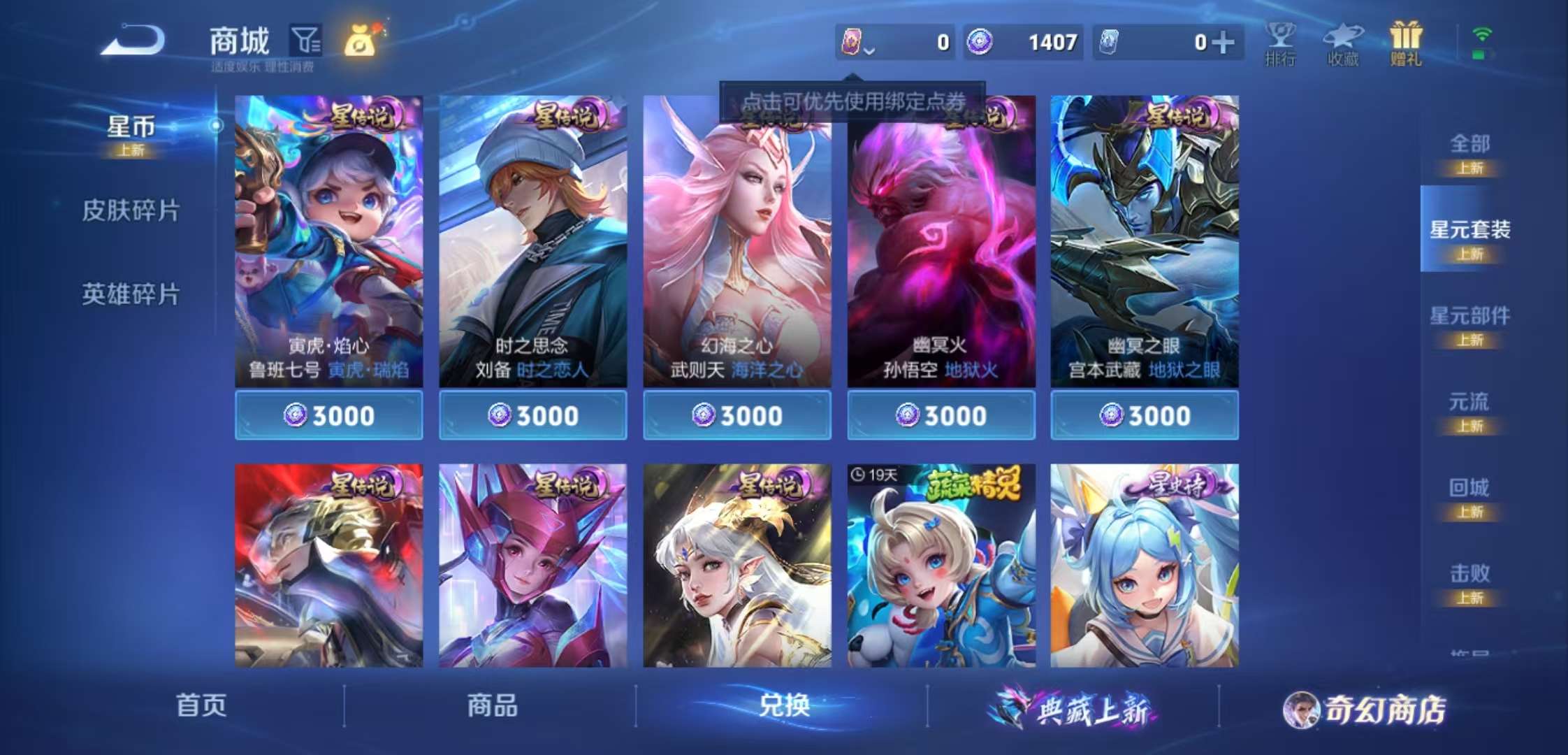Click the coin purse icon in the header
The image size is (1568, 755).
[361, 42]
